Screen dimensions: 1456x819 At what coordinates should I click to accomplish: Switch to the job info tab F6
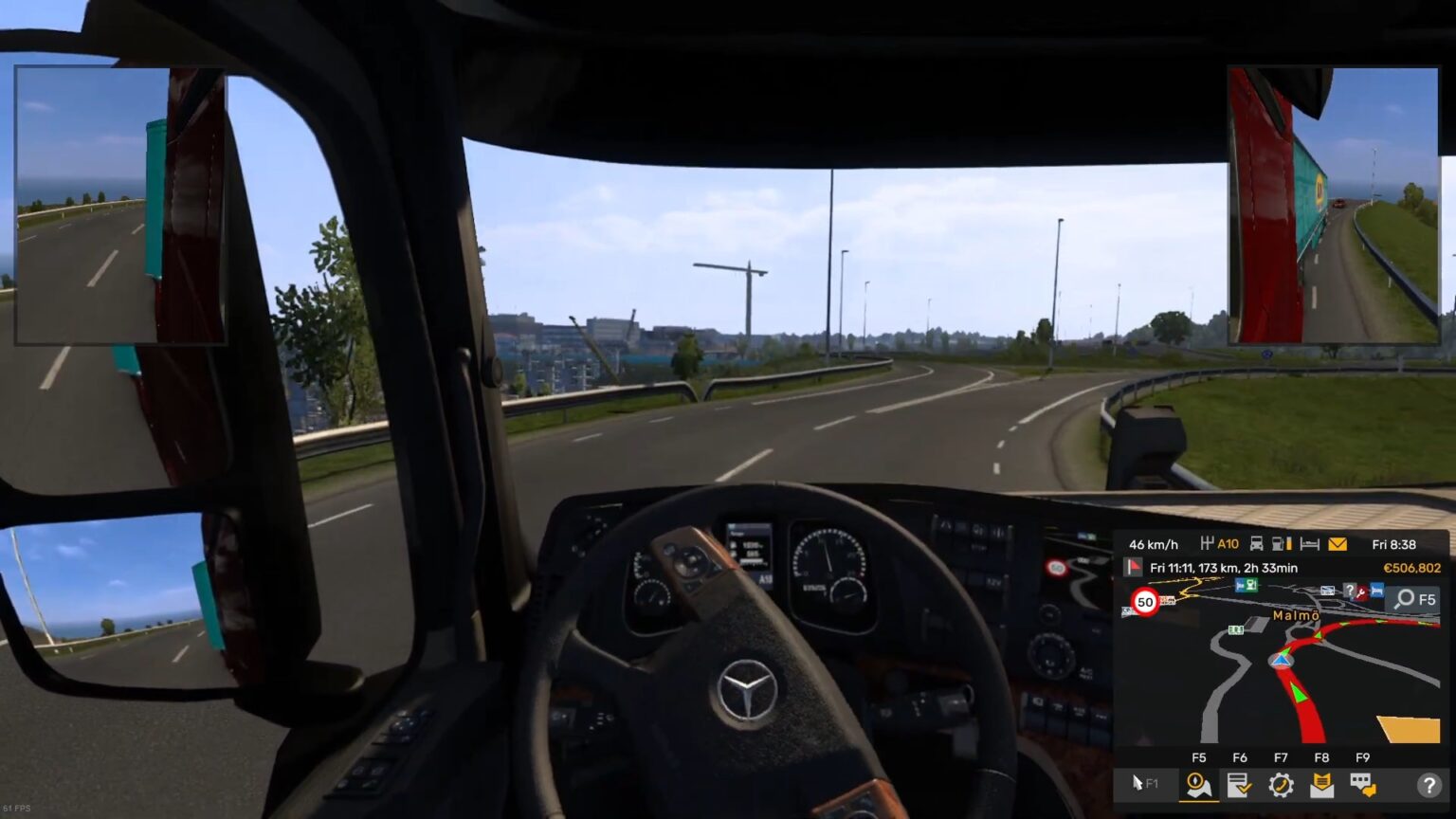click(1239, 786)
